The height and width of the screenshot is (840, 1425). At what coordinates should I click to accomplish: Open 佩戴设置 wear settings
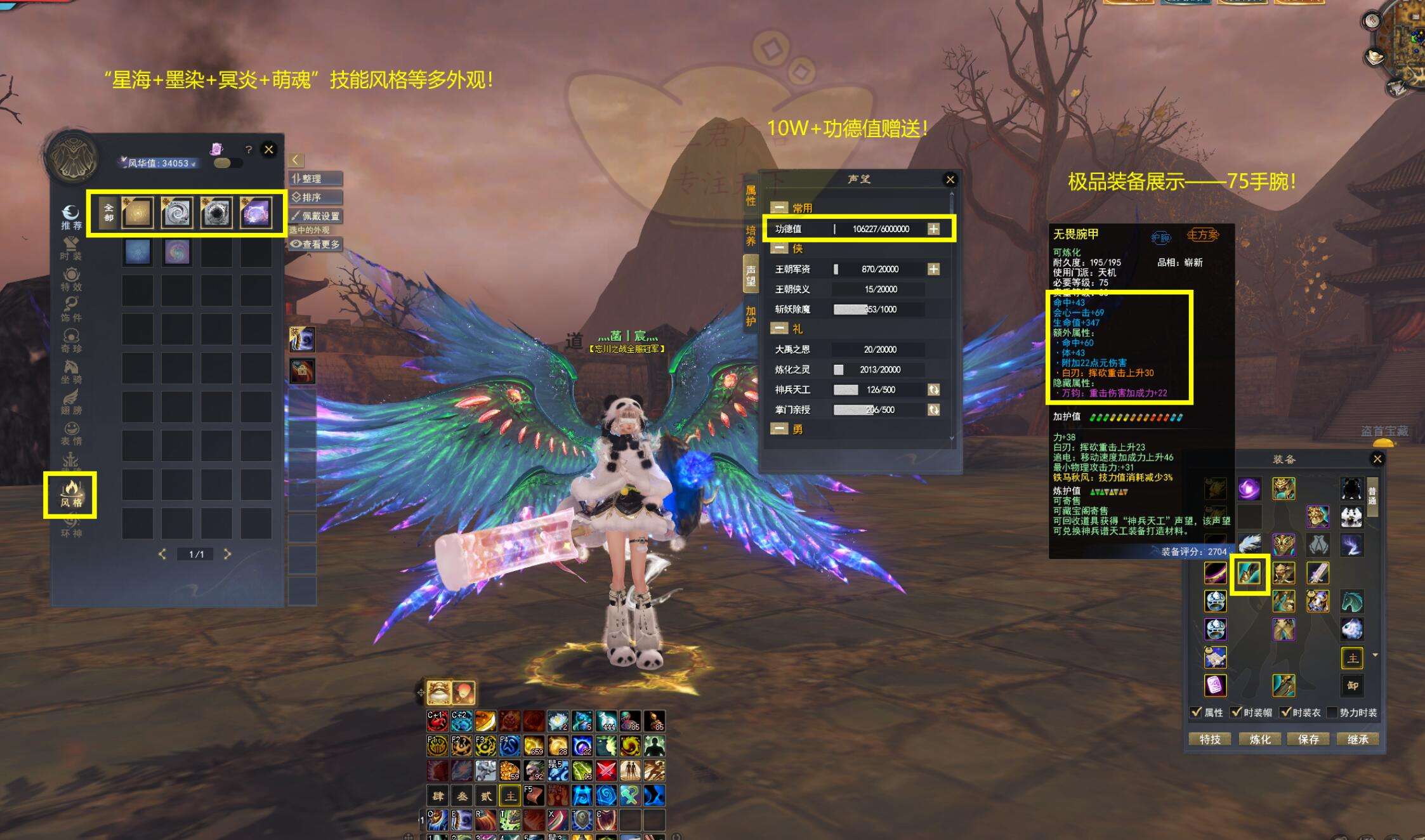click(x=315, y=216)
